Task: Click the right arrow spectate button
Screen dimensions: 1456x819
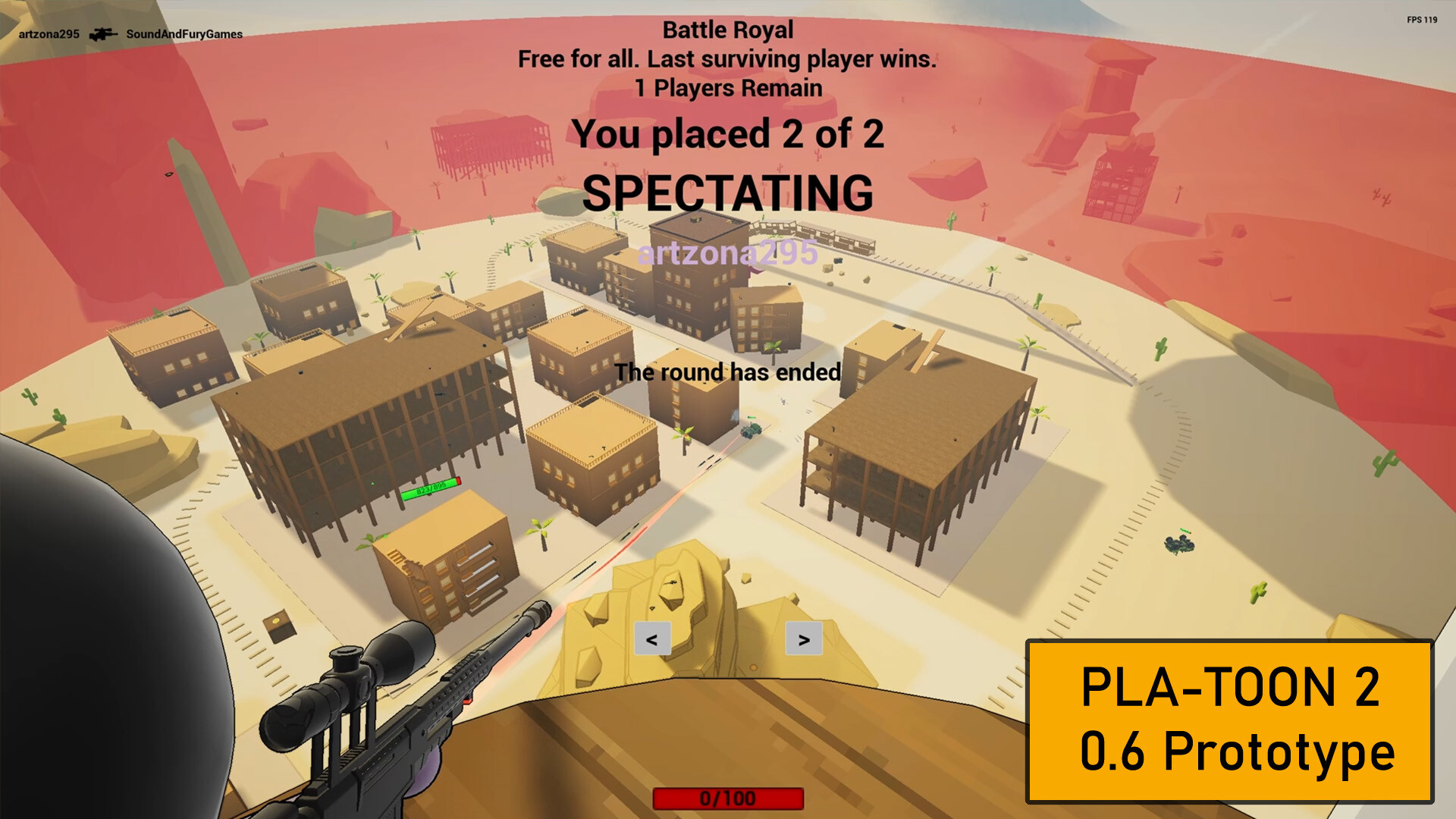Action: [x=805, y=639]
